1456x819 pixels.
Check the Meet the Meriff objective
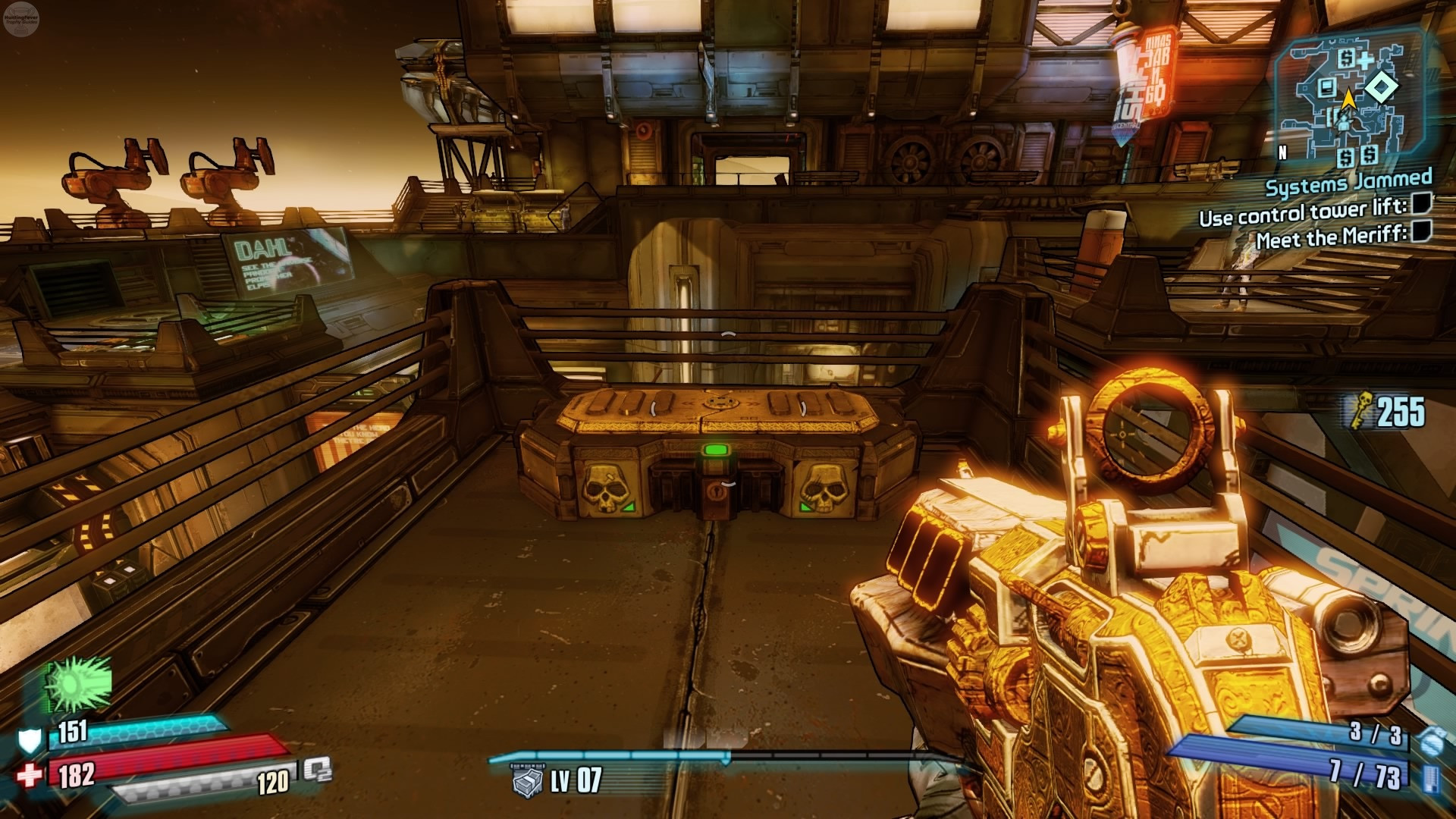(1421, 231)
